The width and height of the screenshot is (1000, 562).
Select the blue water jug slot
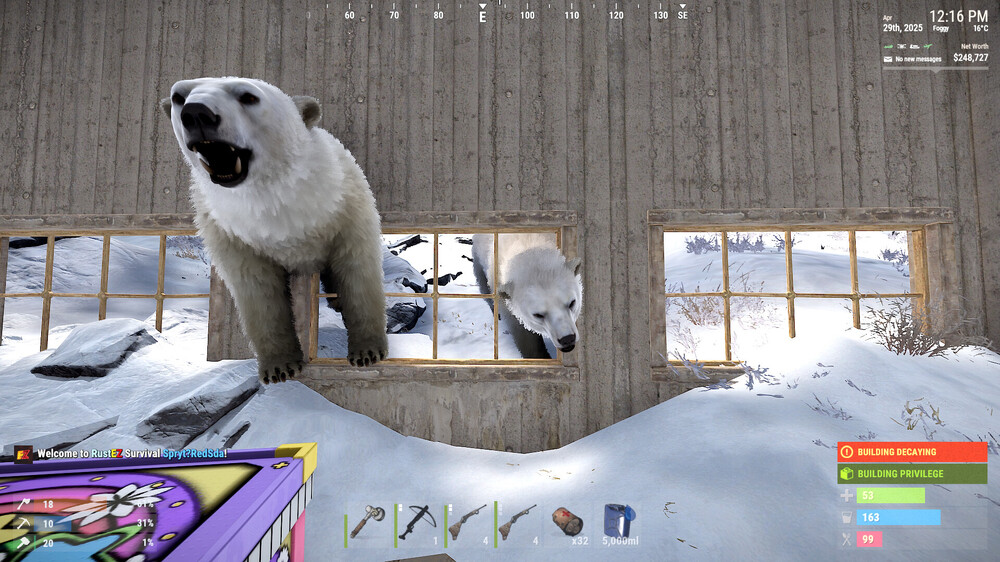(618, 522)
